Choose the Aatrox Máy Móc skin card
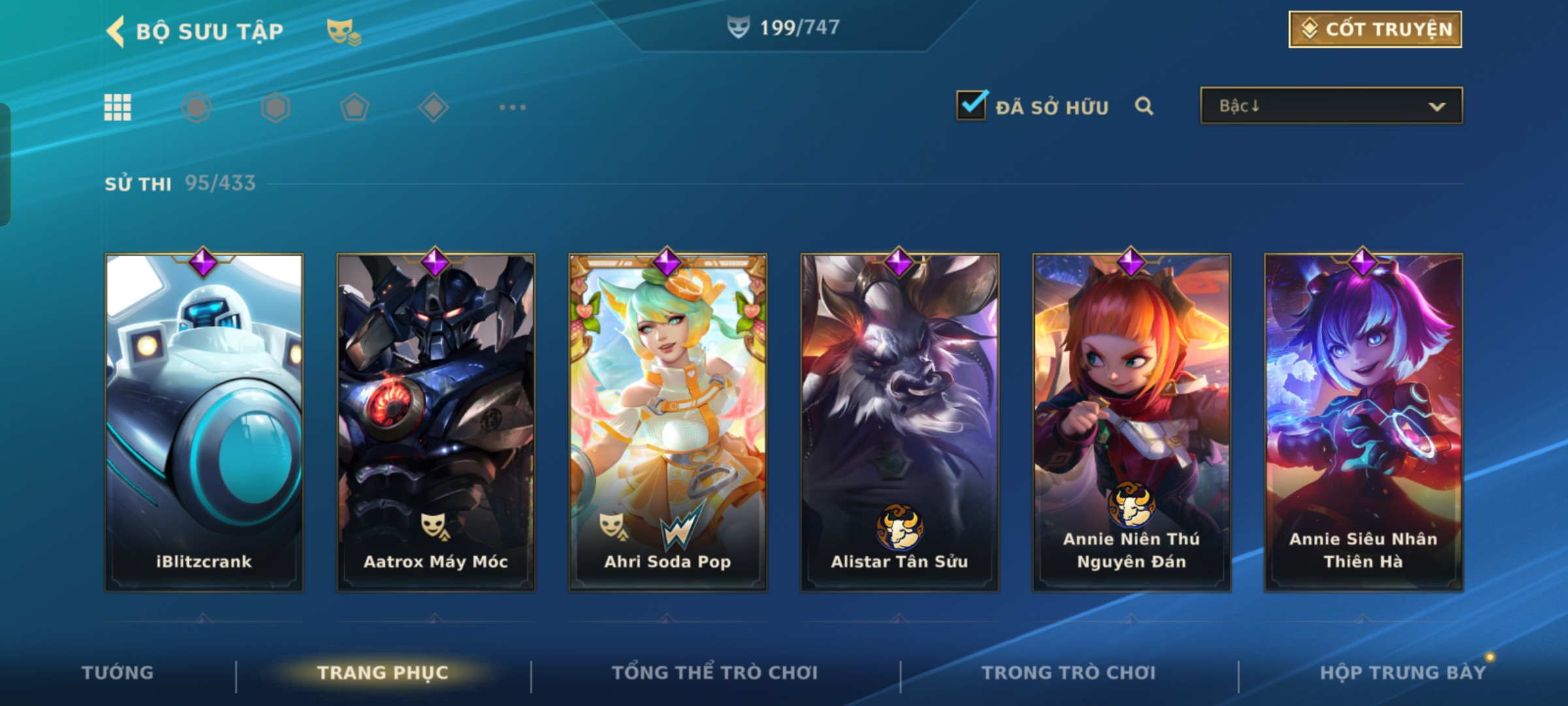 (436, 422)
